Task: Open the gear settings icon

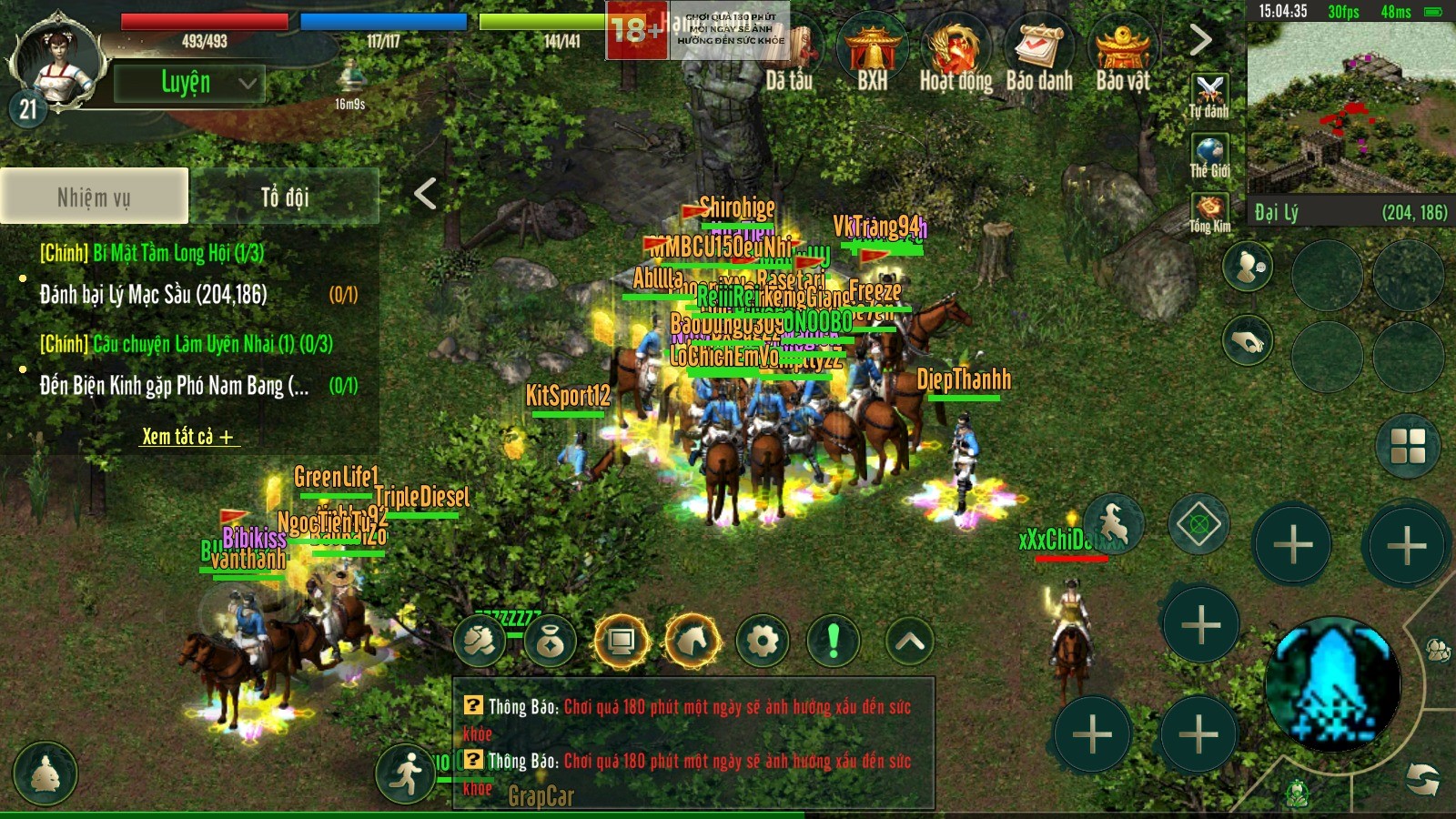Action: pos(763,642)
